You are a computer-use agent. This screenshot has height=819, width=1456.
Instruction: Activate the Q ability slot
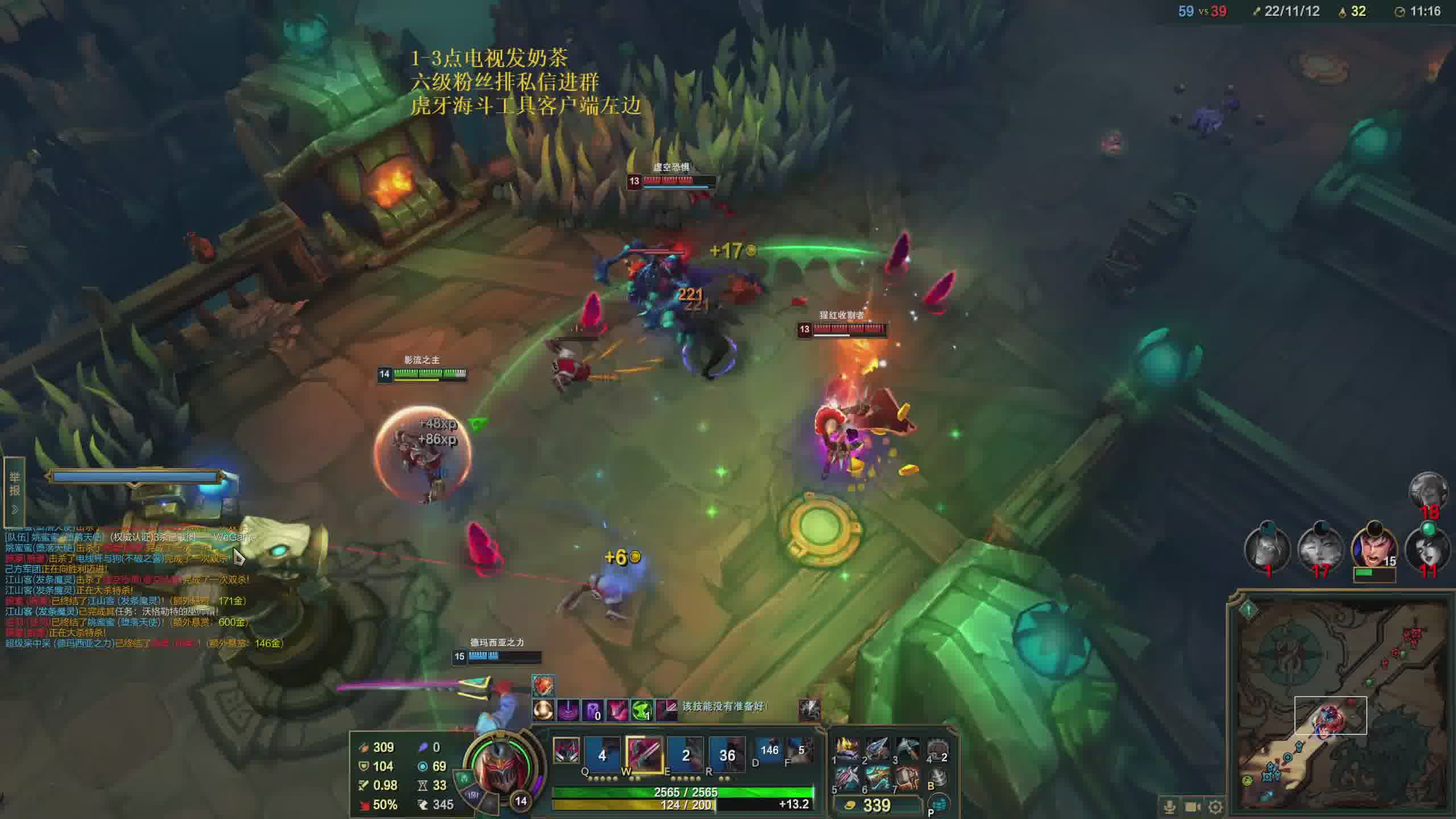click(602, 755)
